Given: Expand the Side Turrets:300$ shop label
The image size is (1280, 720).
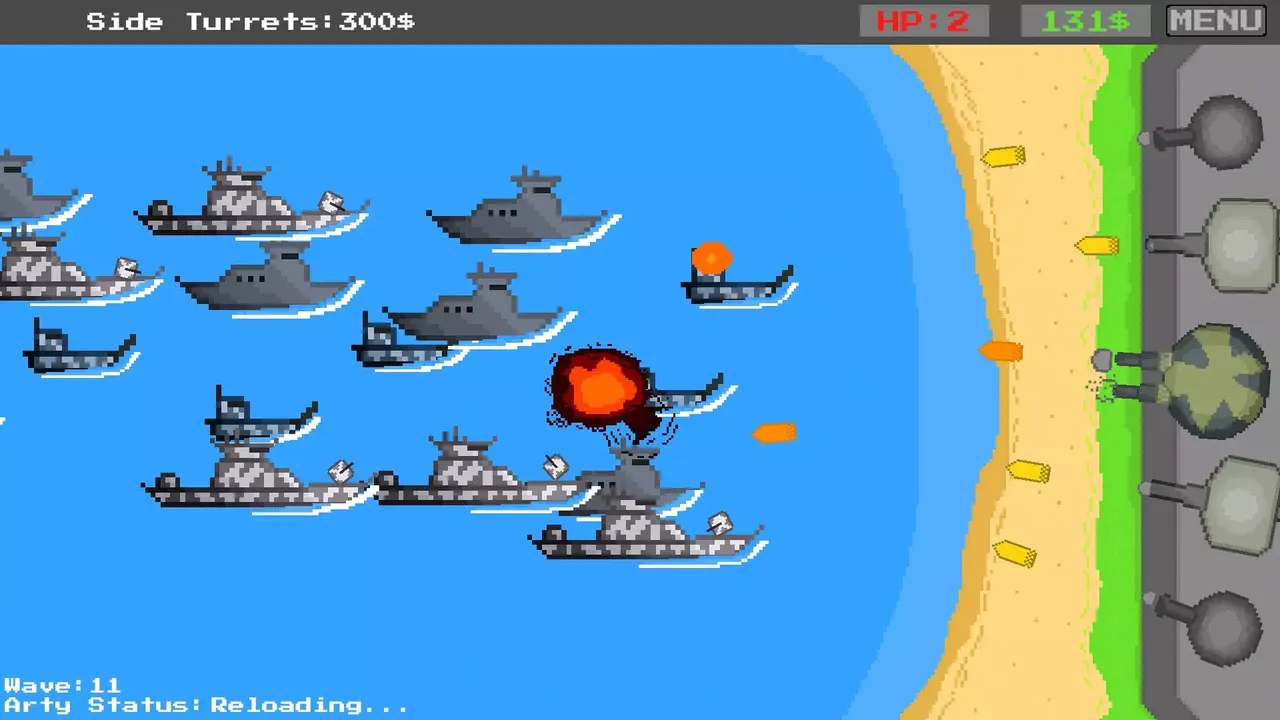Looking at the screenshot, I should click(248, 21).
